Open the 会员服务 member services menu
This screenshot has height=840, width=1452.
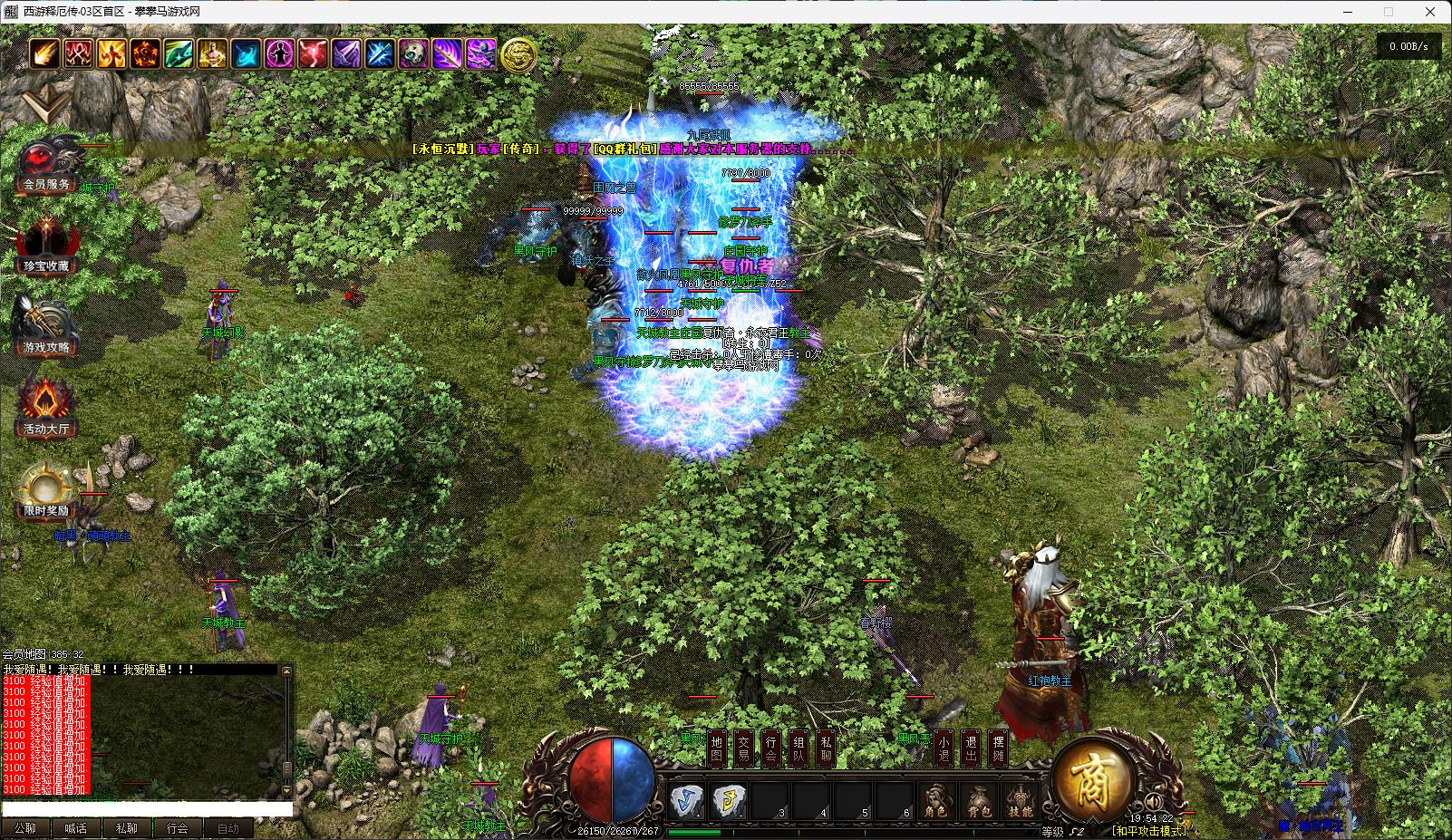[x=46, y=167]
